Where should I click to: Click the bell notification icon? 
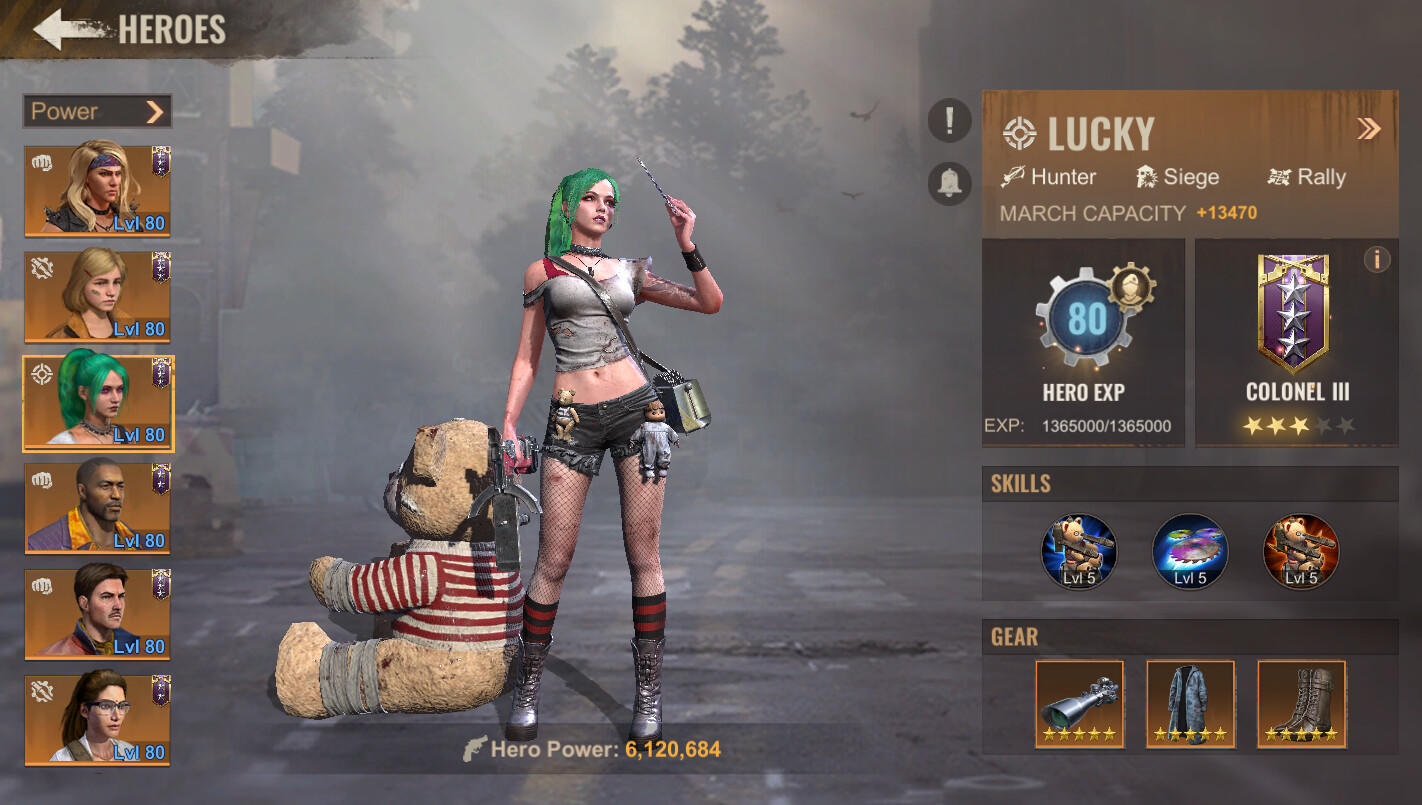[x=948, y=182]
